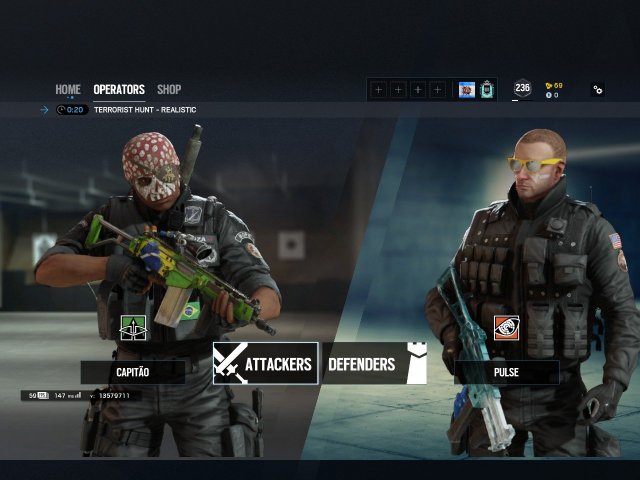The width and height of the screenshot is (640, 480).
Task: Open the gear settings menu
Action: [x=598, y=90]
